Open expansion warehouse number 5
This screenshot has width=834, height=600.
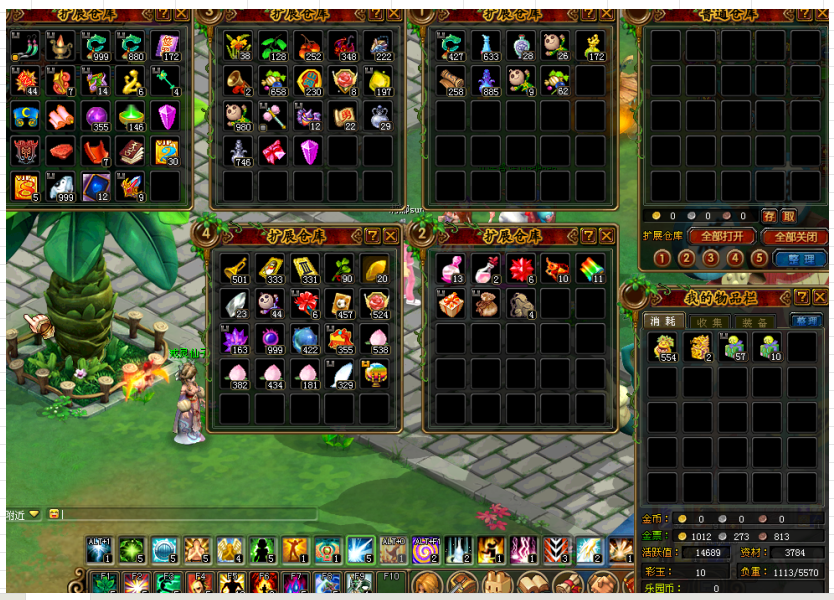click(x=759, y=258)
